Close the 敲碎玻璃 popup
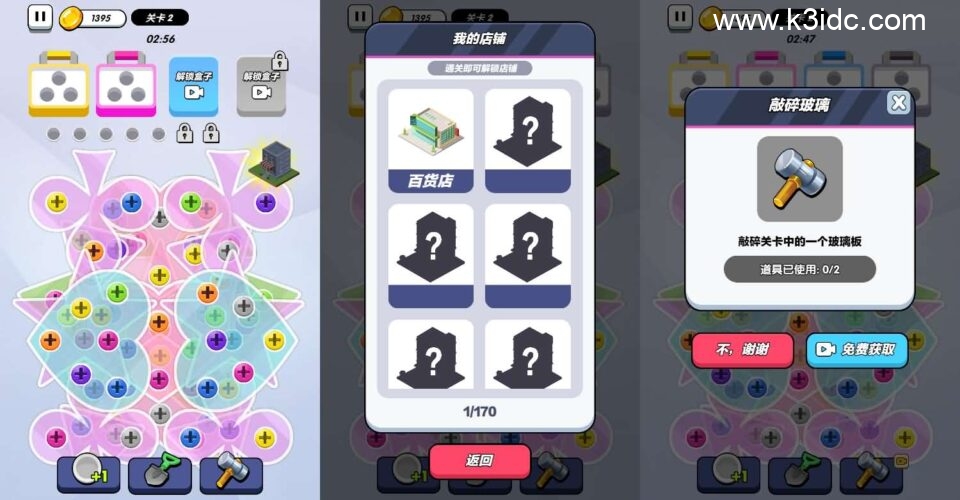 898,103
